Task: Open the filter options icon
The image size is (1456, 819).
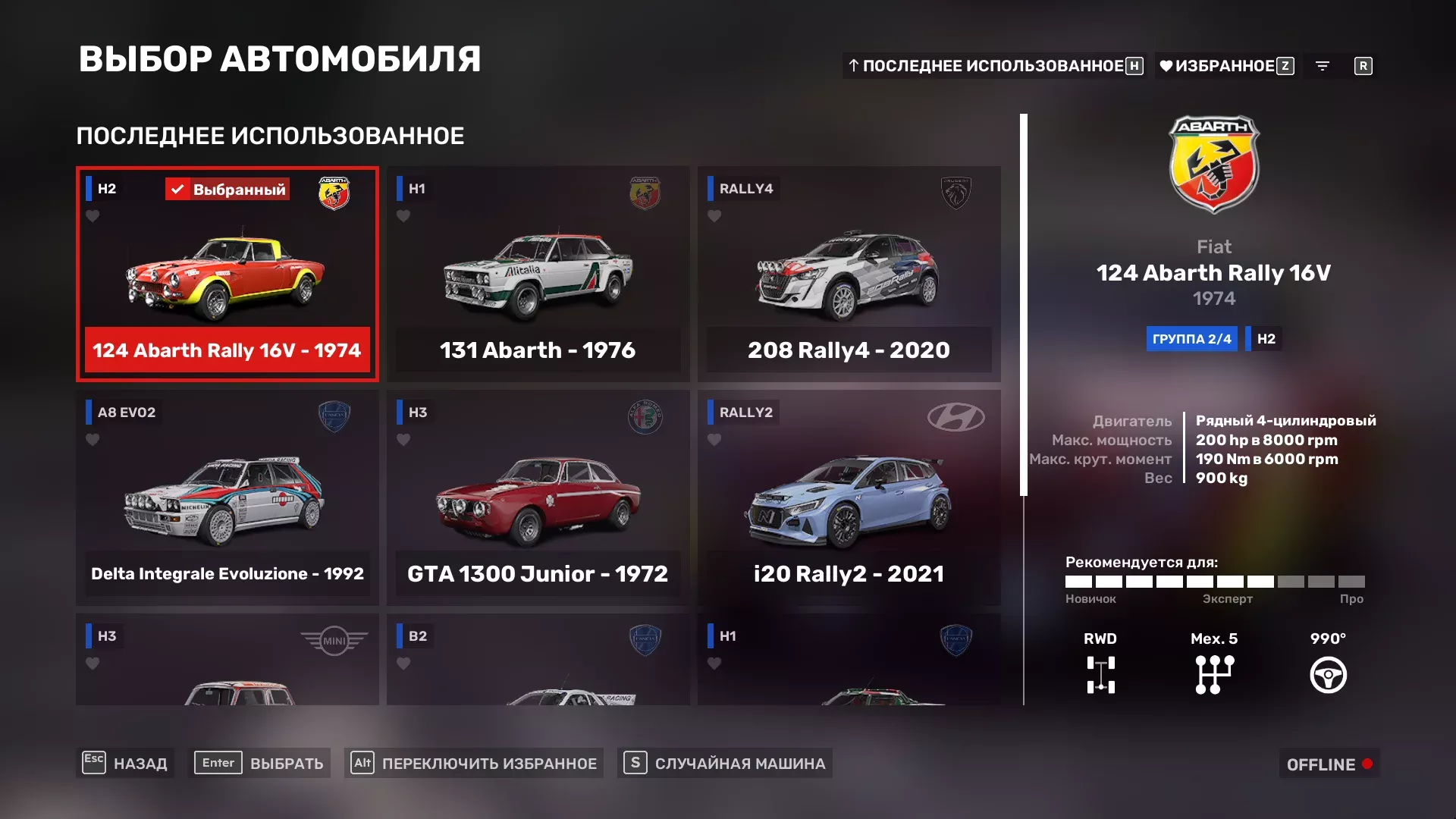Action: (1323, 66)
